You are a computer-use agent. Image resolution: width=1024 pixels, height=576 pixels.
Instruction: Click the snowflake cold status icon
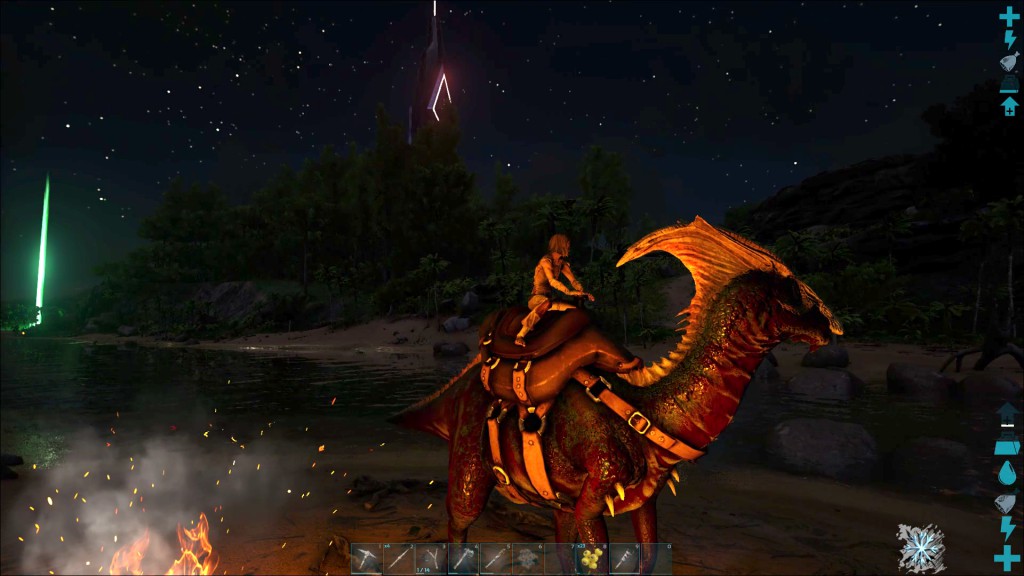point(921,548)
